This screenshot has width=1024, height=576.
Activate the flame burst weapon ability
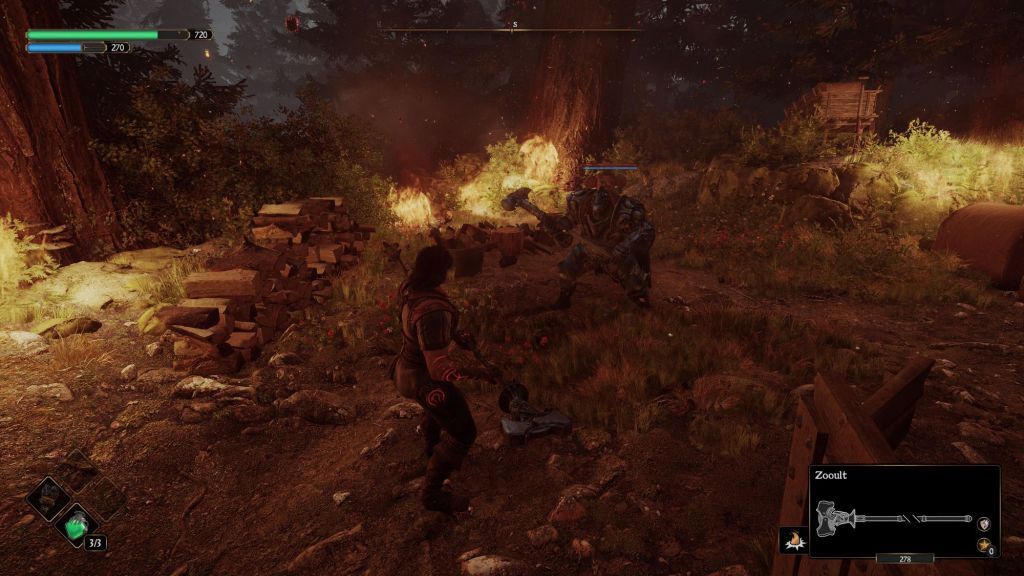click(793, 540)
